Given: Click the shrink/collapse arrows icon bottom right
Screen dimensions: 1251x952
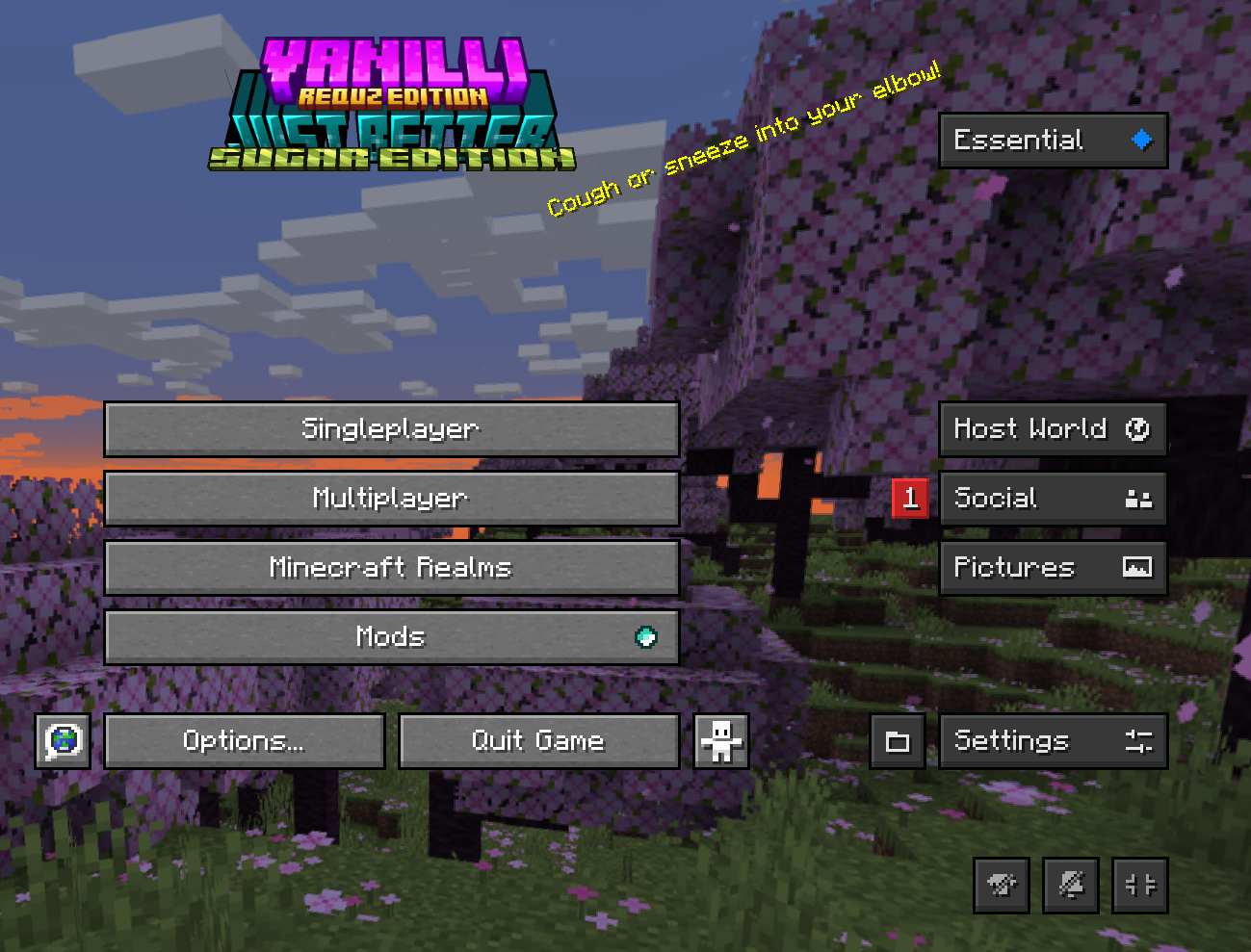Looking at the screenshot, I should click(1140, 885).
